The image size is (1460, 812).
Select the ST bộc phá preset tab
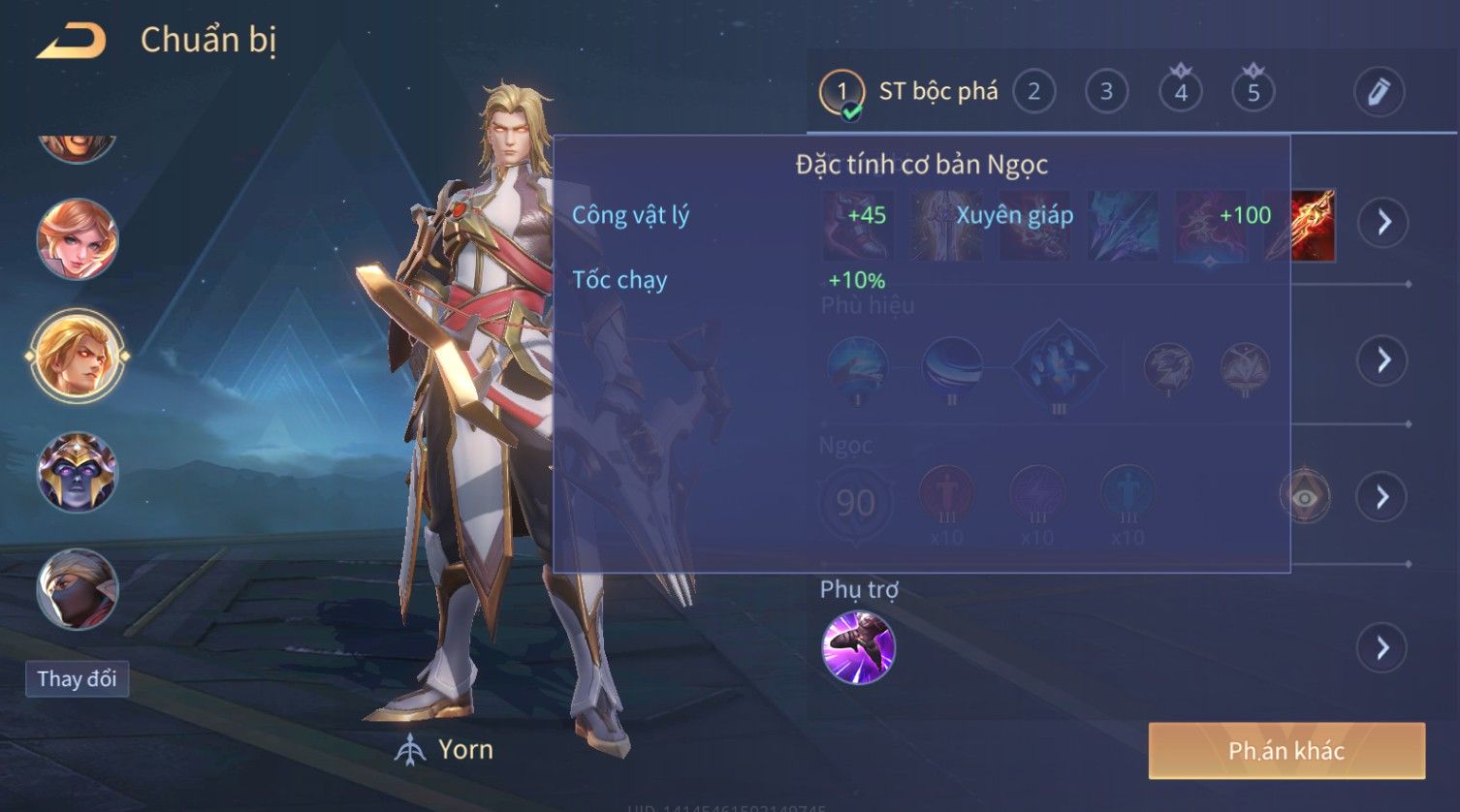click(x=908, y=92)
